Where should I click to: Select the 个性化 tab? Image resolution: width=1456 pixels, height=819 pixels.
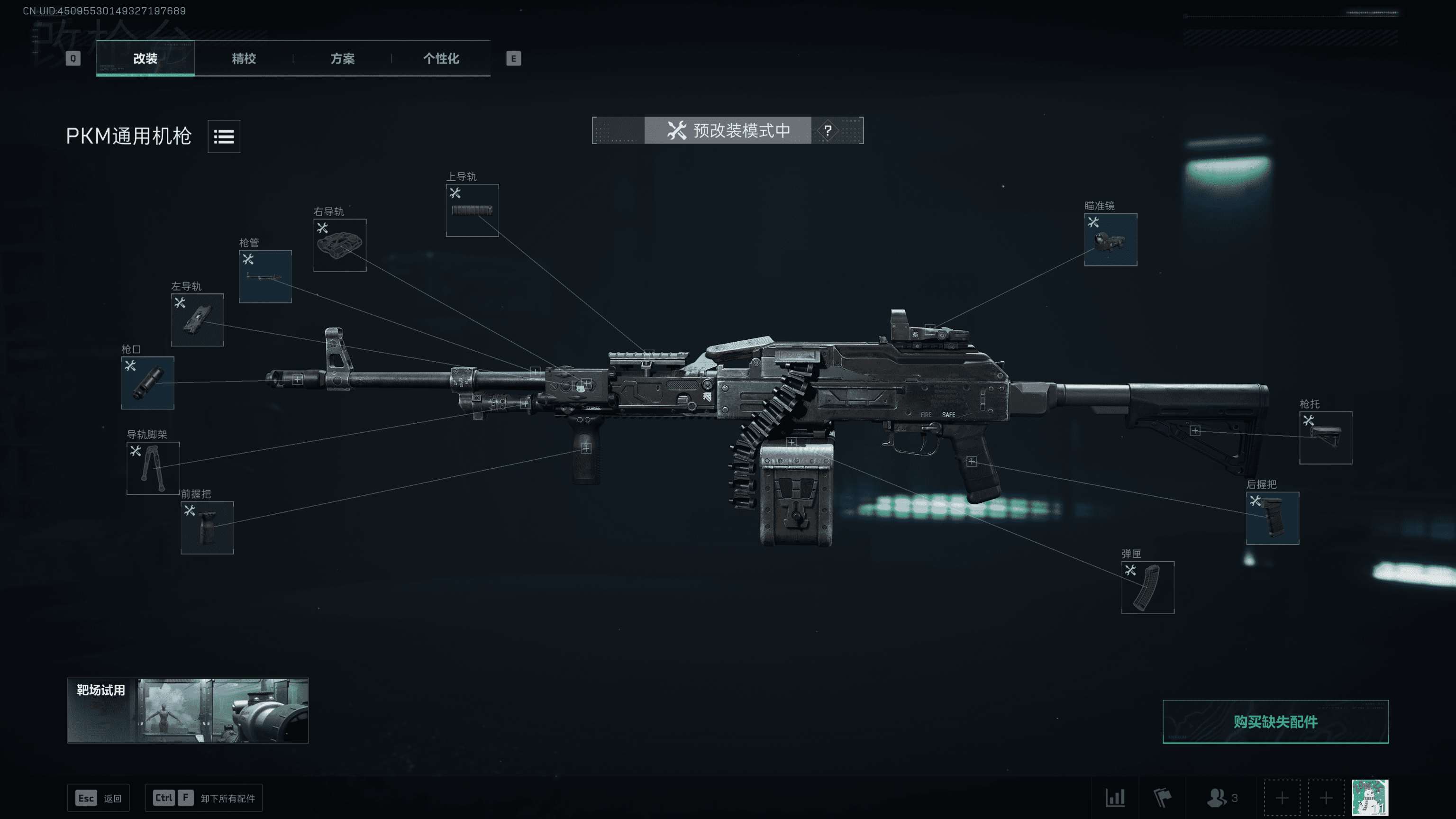pyautogui.click(x=441, y=58)
